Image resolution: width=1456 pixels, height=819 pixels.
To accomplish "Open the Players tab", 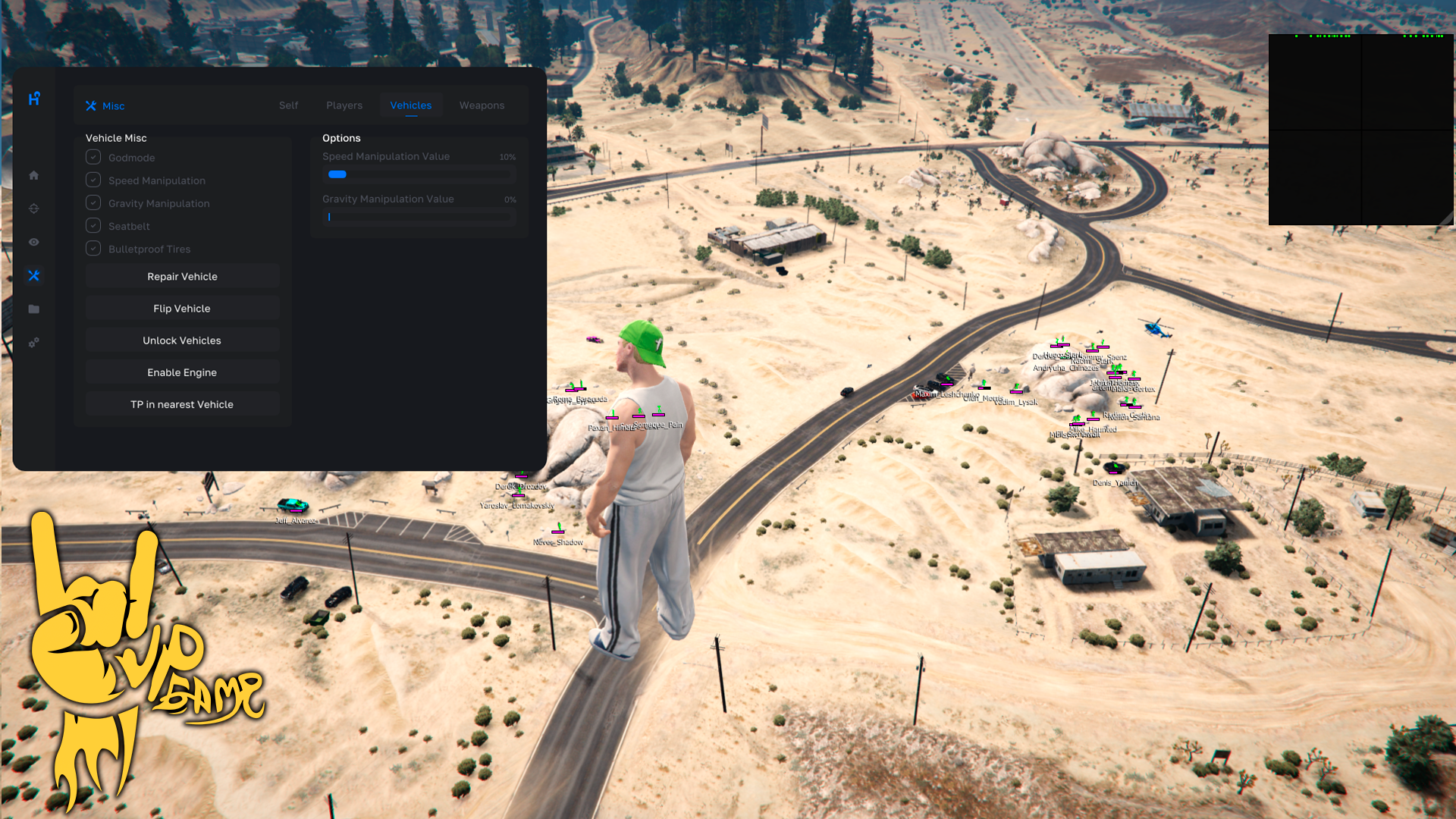I will point(344,105).
